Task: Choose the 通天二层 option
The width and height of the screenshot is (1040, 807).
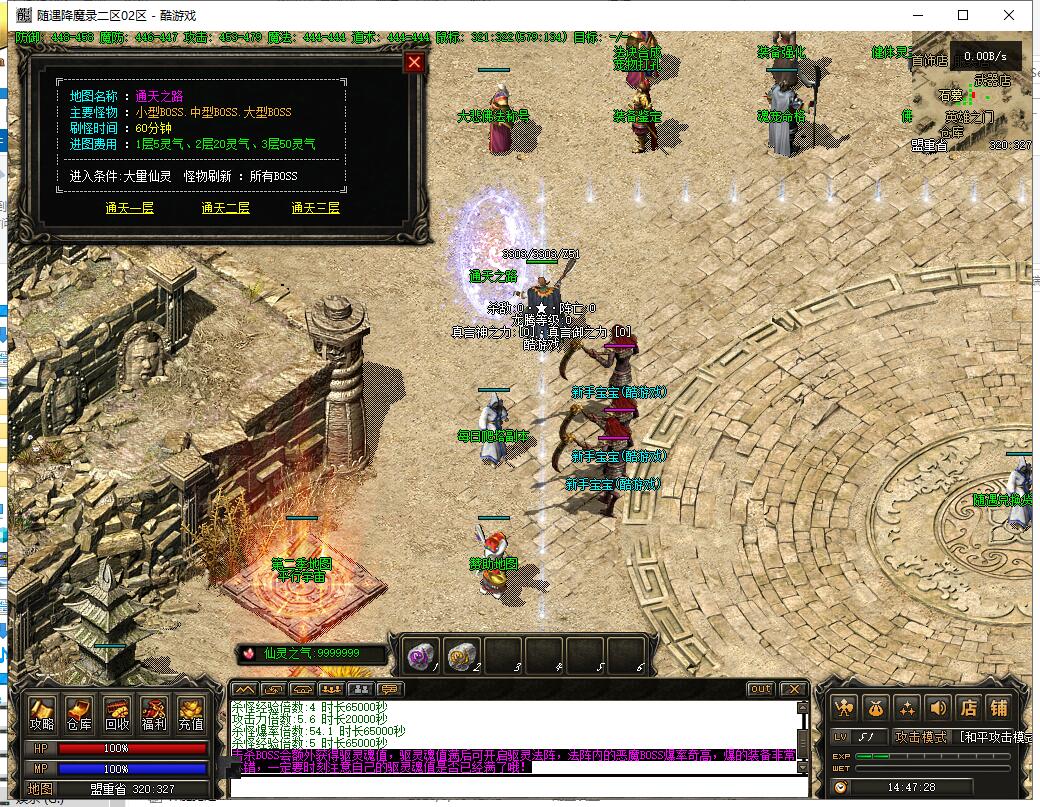Action: point(225,208)
